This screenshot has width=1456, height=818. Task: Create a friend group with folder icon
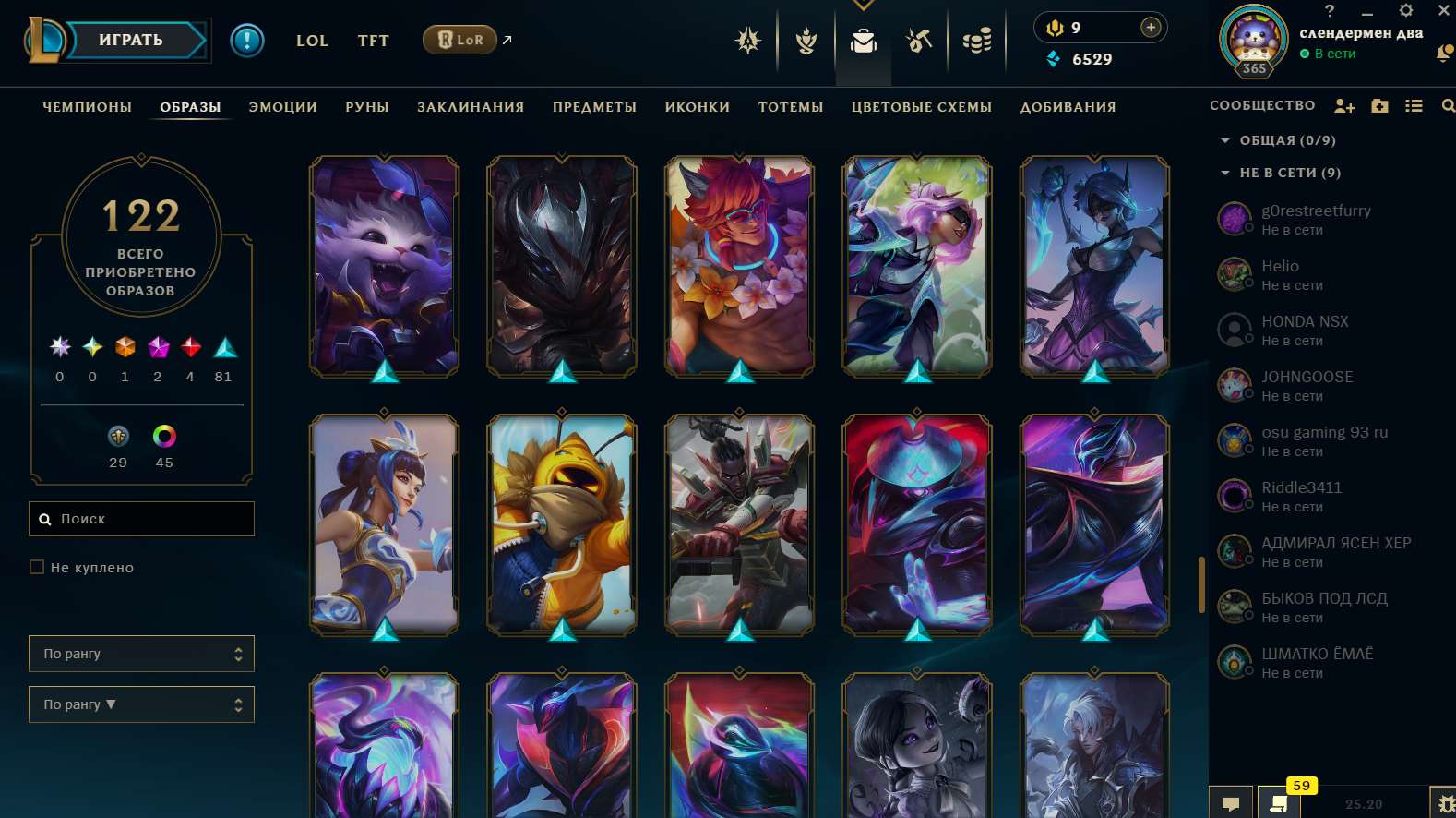(x=1378, y=105)
